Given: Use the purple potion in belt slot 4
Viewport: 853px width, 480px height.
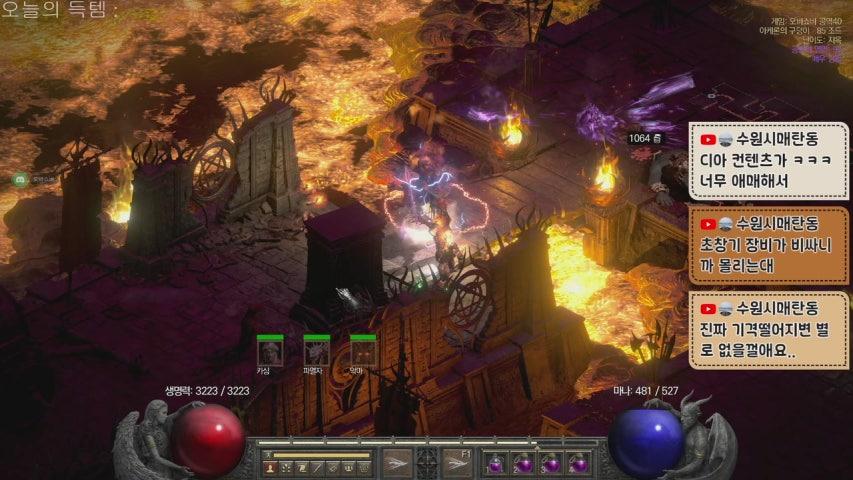Looking at the screenshot, I should click(x=577, y=464).
